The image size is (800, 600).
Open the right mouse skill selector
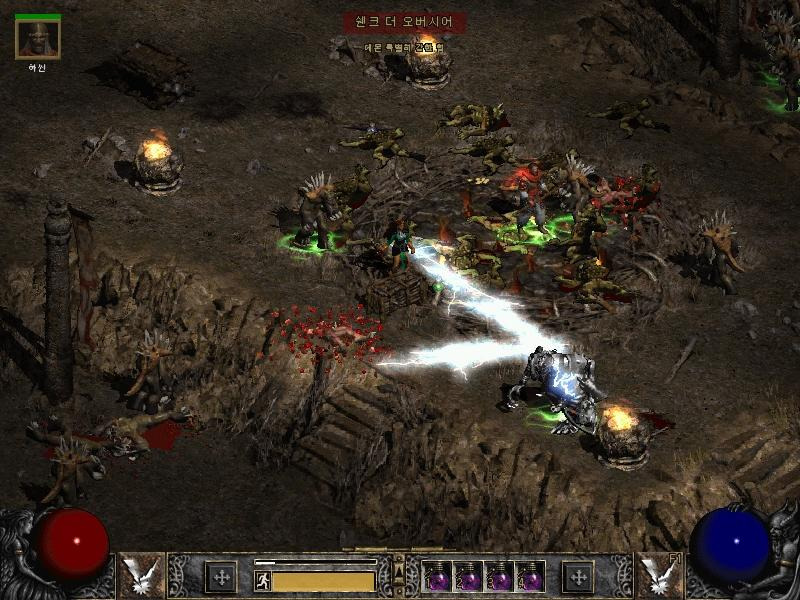click(657, 574)
